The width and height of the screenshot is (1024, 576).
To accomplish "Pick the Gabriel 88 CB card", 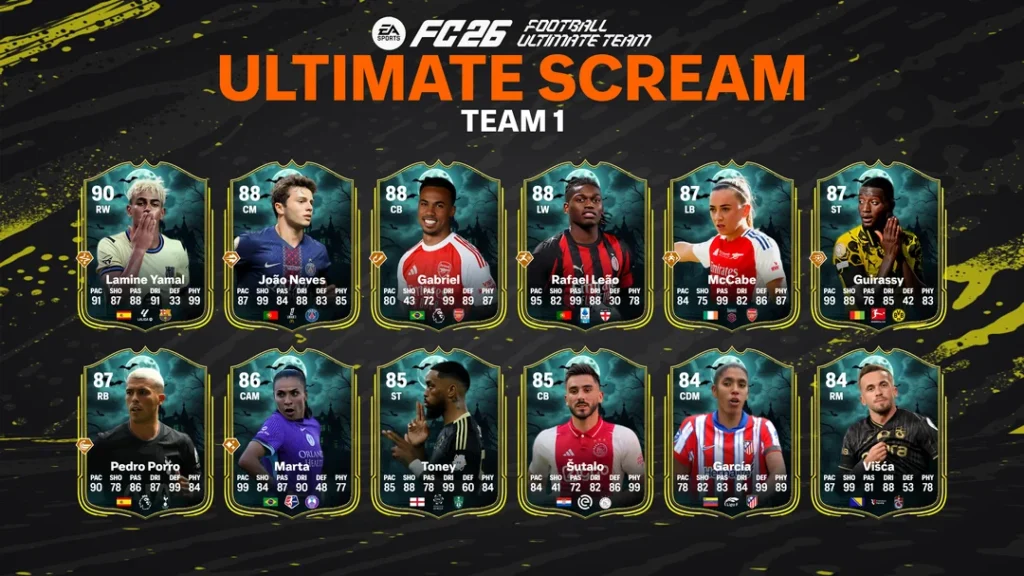I will [x=439, y=245].
